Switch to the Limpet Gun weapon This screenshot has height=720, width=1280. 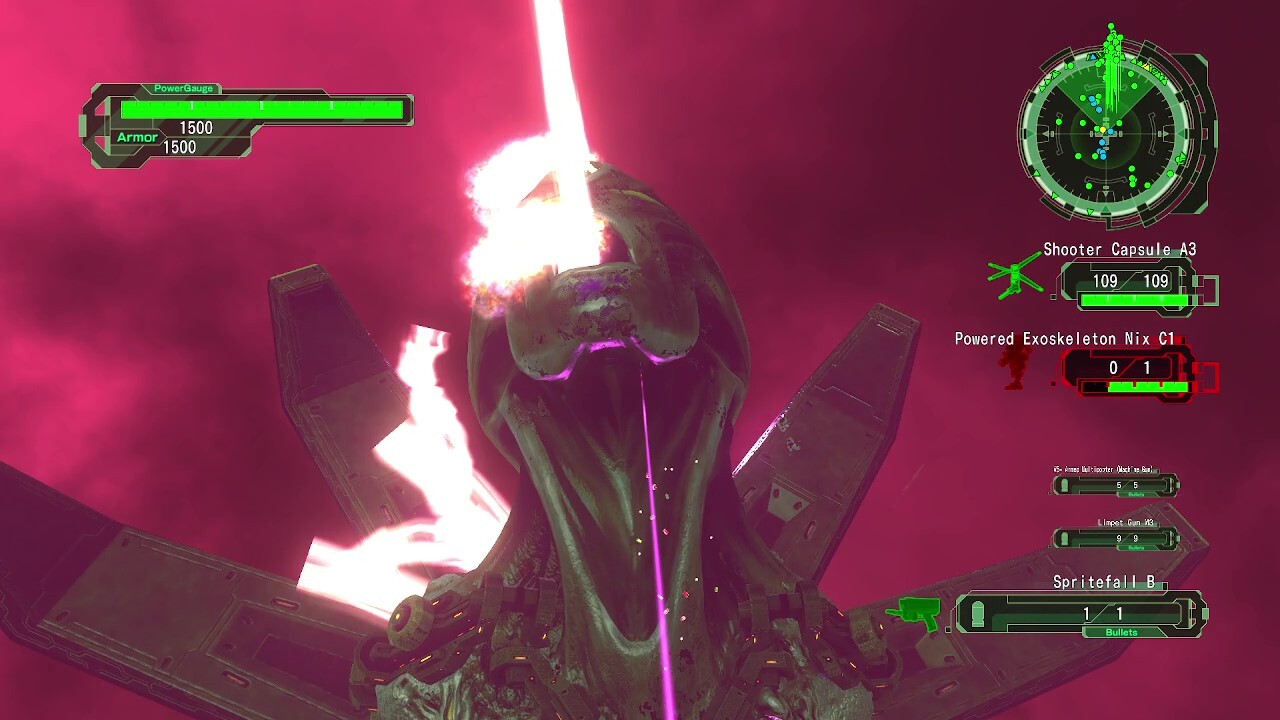pyautogui.click(x=1115, y=538)
